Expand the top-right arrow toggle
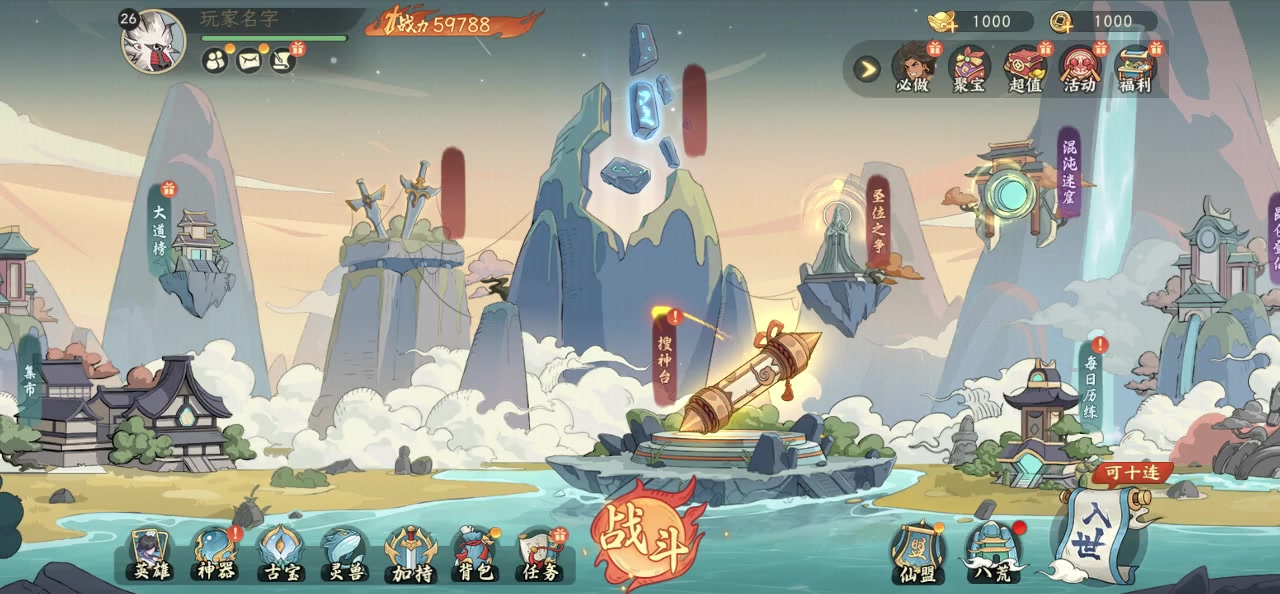Image resolution: width=1280 pixels, height=594 pixels. [867, 69]
